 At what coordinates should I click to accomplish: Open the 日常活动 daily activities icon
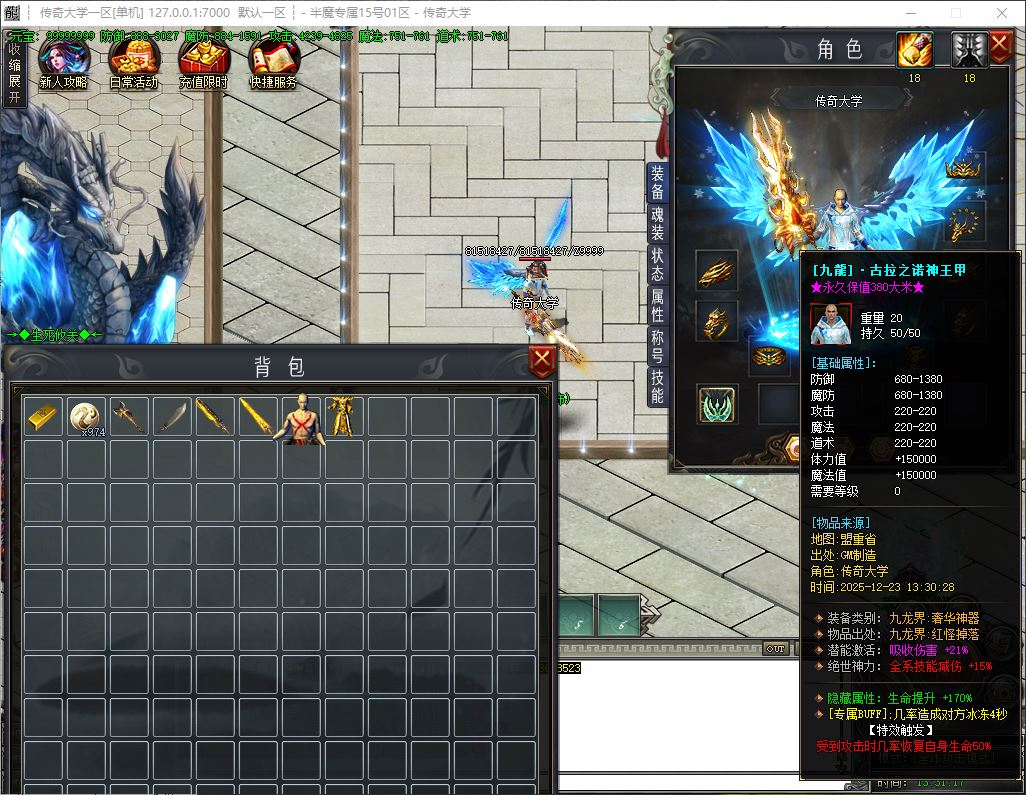pyautogui.click(x=133, y=64)
